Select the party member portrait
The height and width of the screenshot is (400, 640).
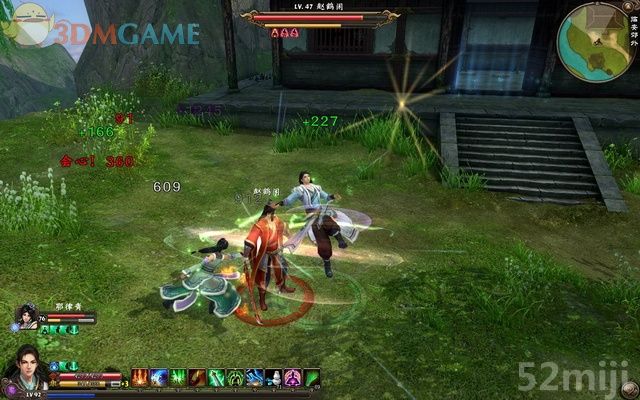pos(27,318)
